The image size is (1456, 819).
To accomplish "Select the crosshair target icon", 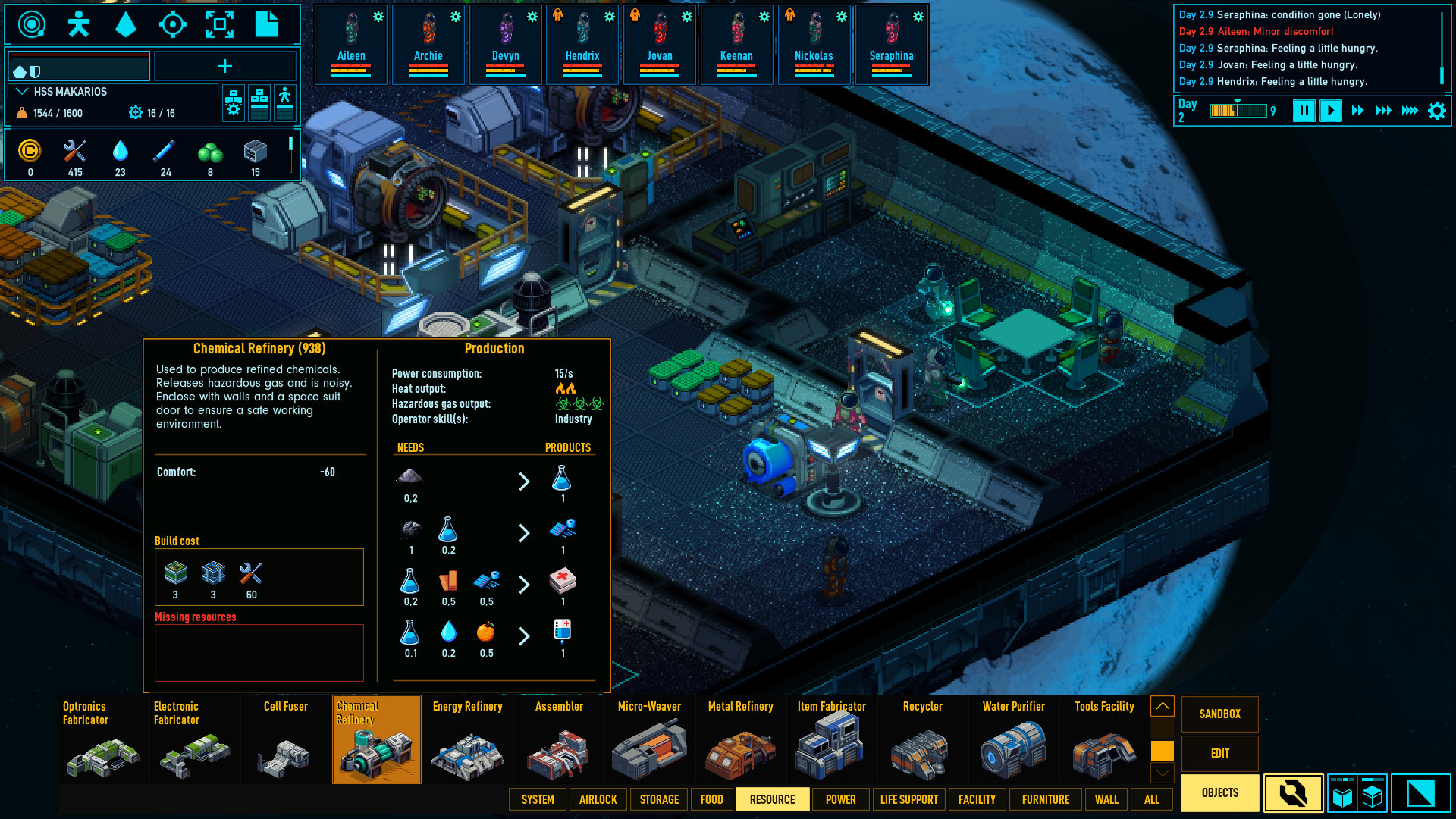I will coord(174,24).
